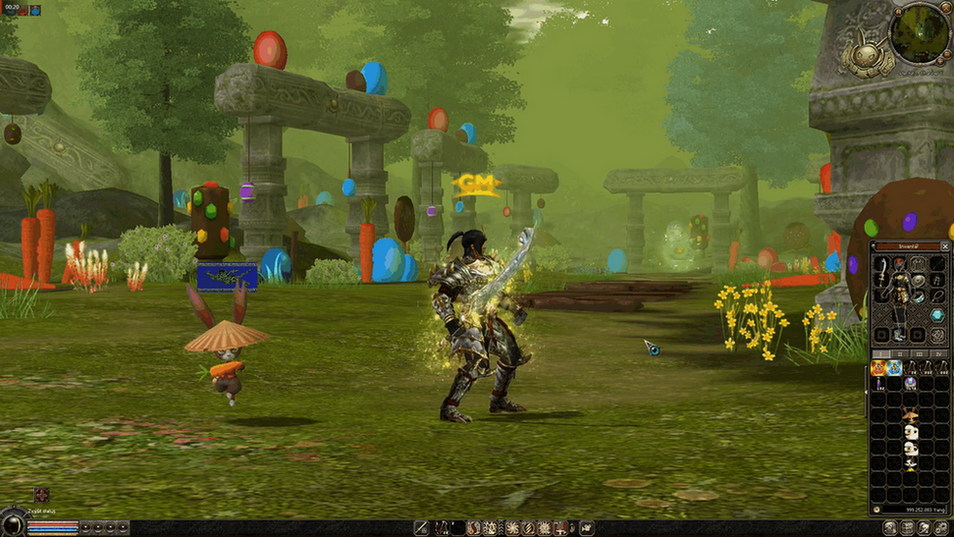Image resolution: width=954 pixels, height=537 pixels.
Task: Click the sword icon on bottom hotbar
Action: pyautogui.click(x=422, y=528)
